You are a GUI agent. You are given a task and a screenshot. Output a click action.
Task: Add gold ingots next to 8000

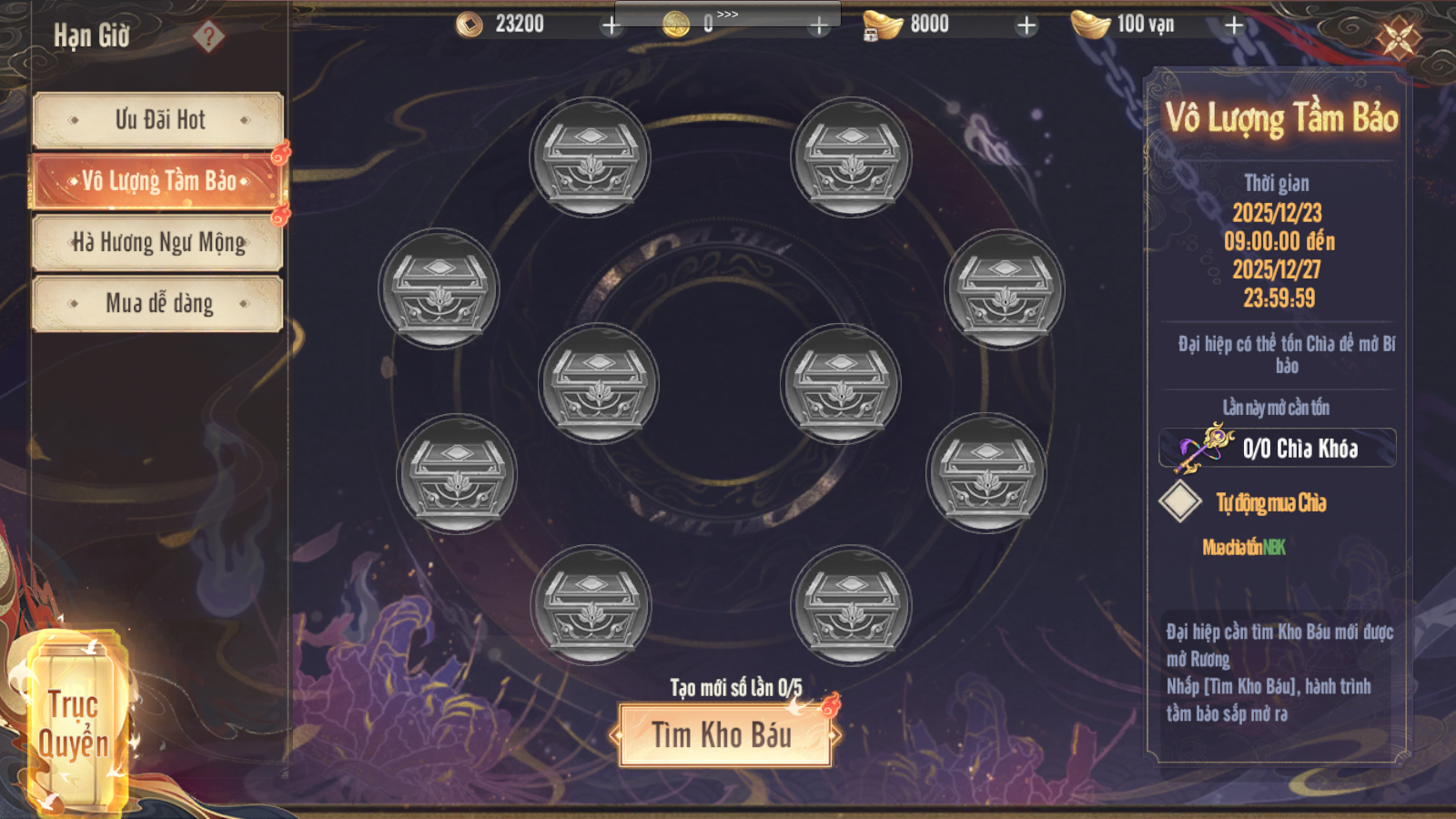1026,25
